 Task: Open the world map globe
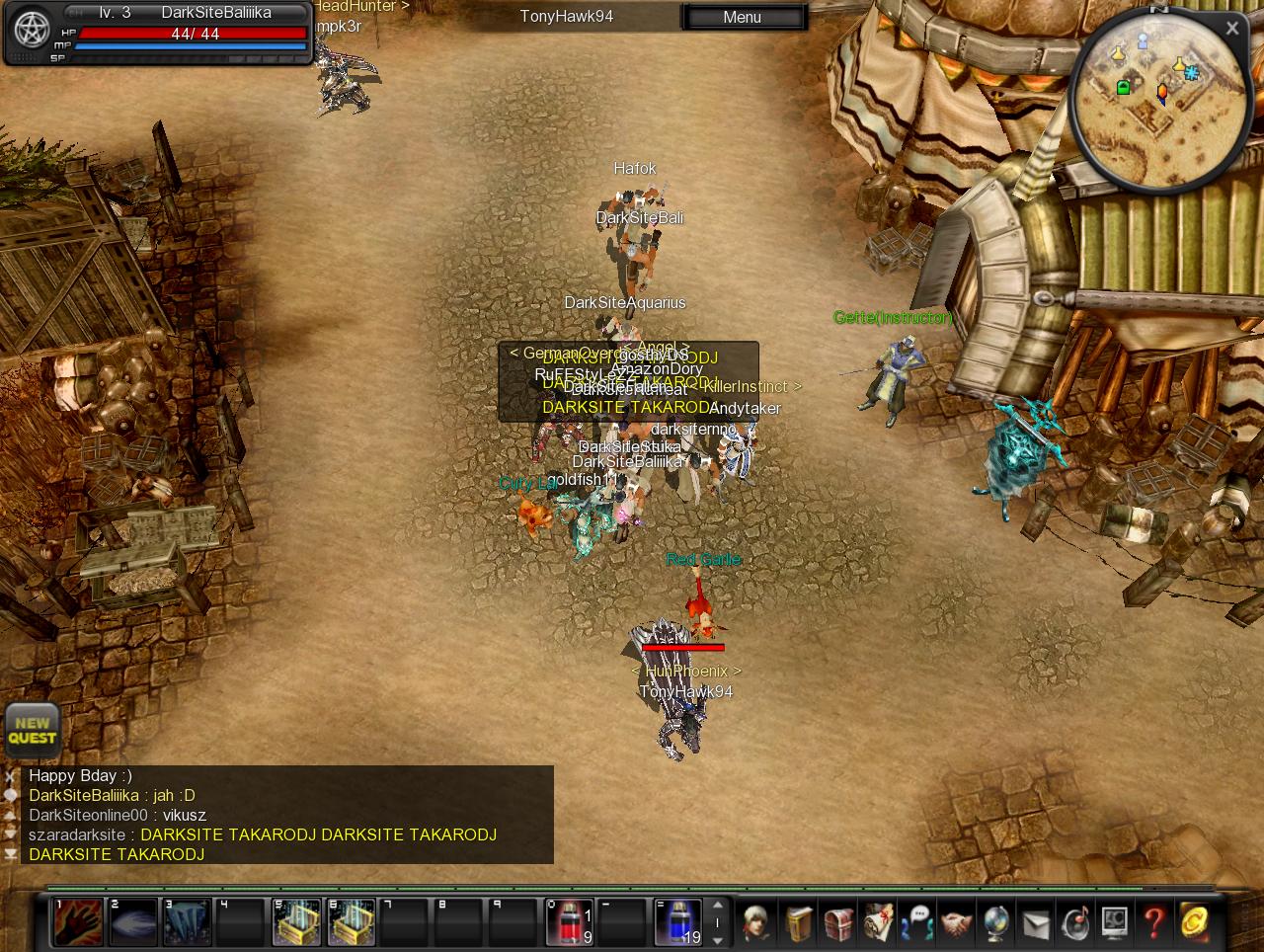(995, 923)
